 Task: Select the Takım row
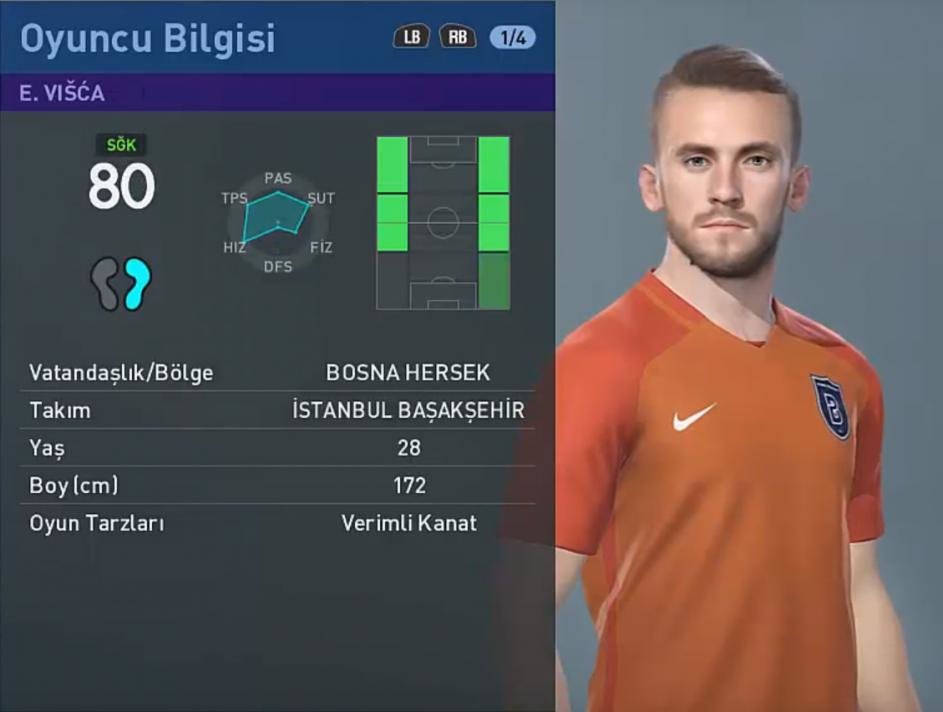click(277, 410)
